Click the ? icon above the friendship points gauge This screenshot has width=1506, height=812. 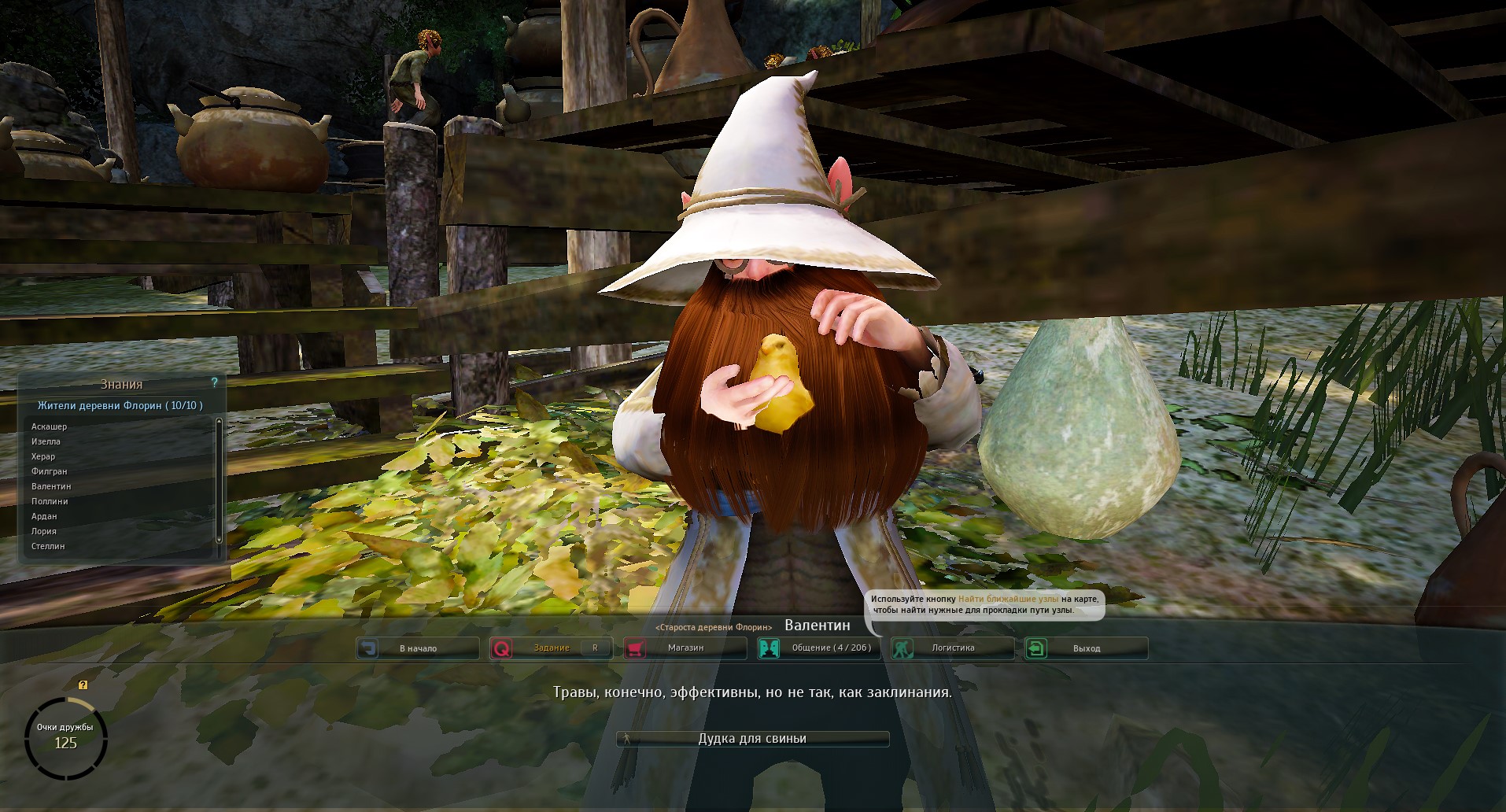pos(83,684)
